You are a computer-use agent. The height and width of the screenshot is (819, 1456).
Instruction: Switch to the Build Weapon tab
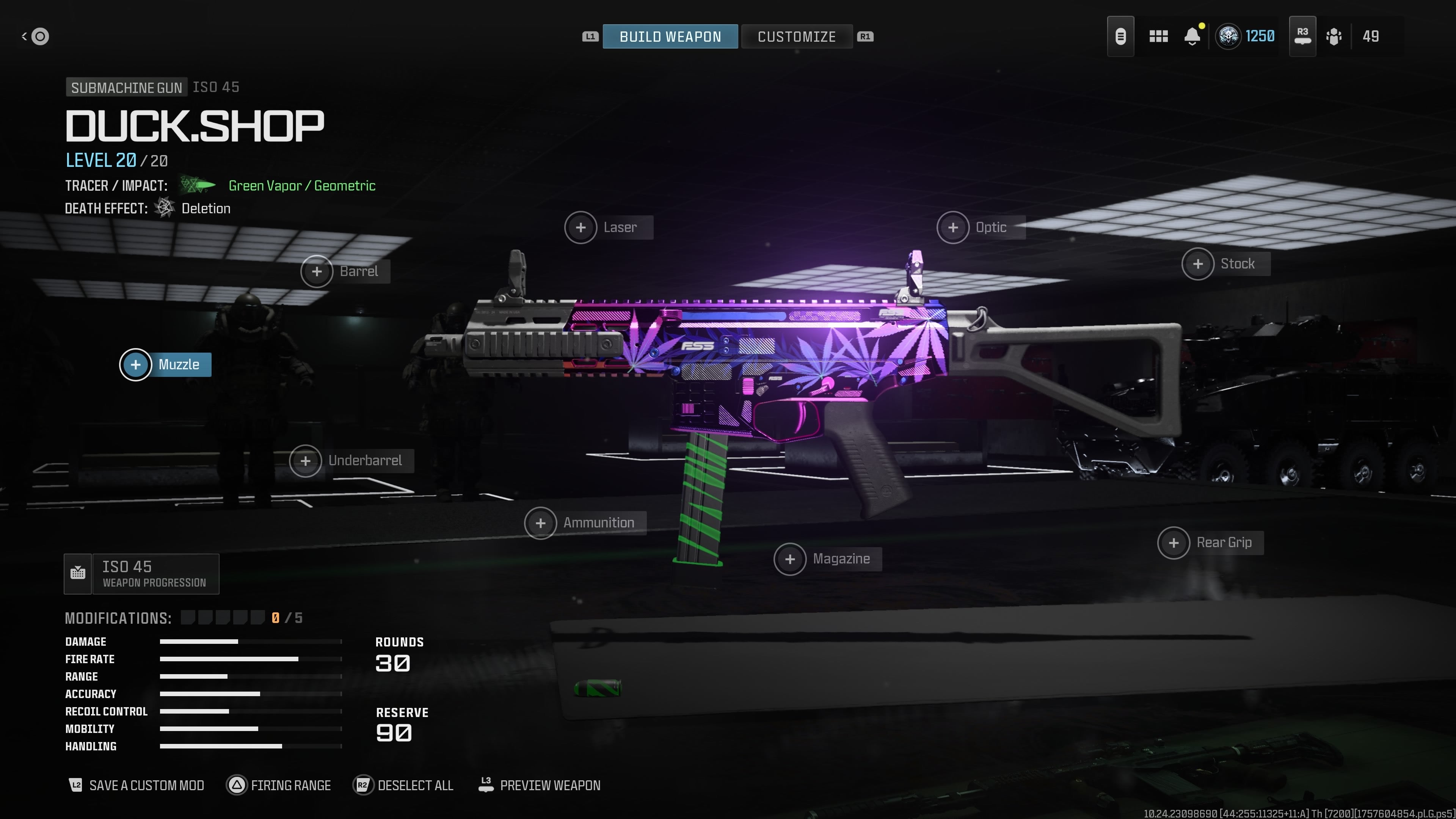point(670,37)
